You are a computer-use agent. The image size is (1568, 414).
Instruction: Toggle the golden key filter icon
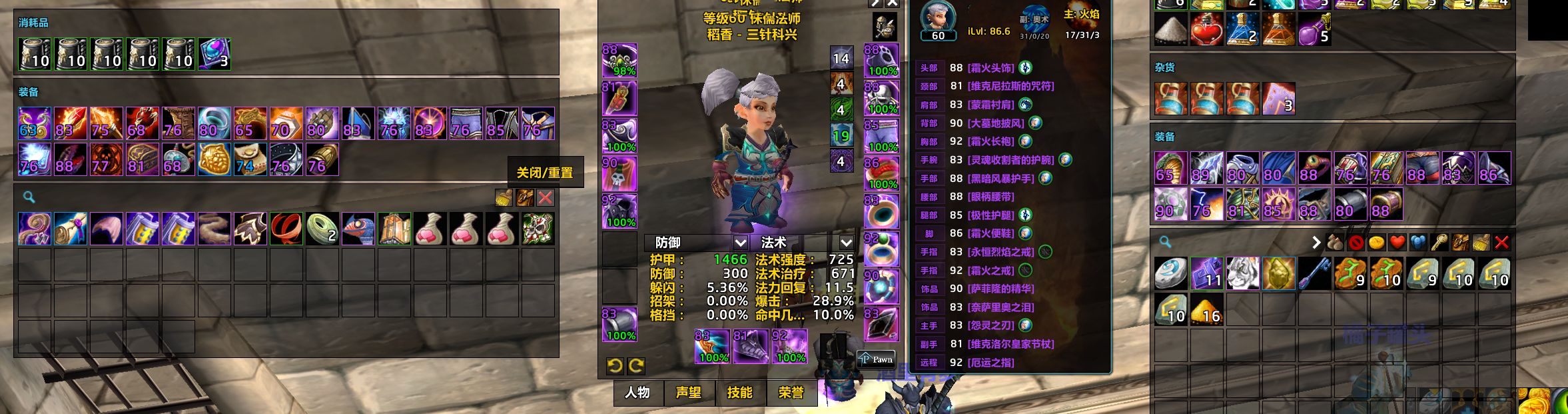(x=1439, y=243)
